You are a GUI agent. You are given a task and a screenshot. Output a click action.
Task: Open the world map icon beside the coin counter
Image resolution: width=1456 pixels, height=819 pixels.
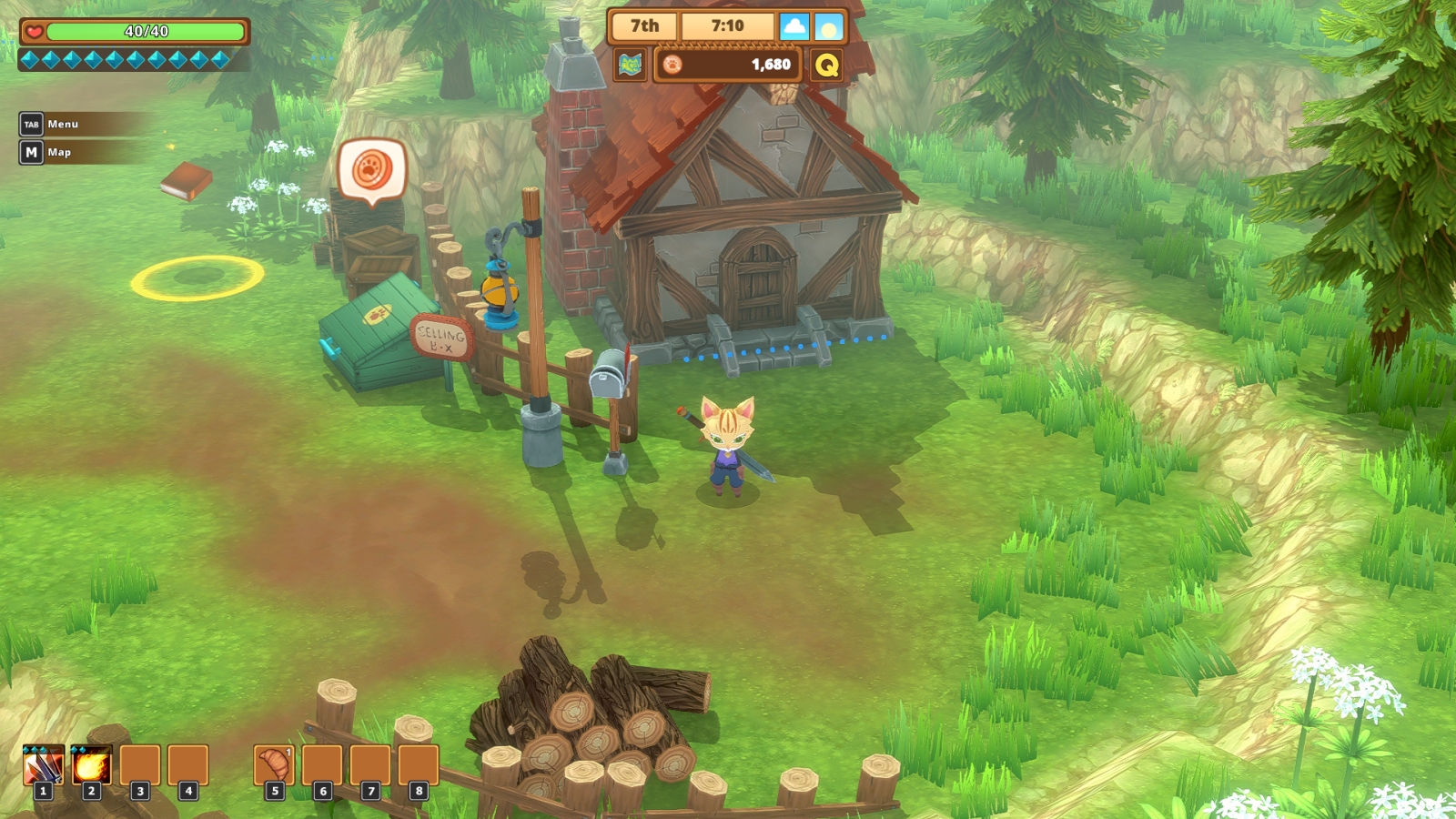(630, 65)
